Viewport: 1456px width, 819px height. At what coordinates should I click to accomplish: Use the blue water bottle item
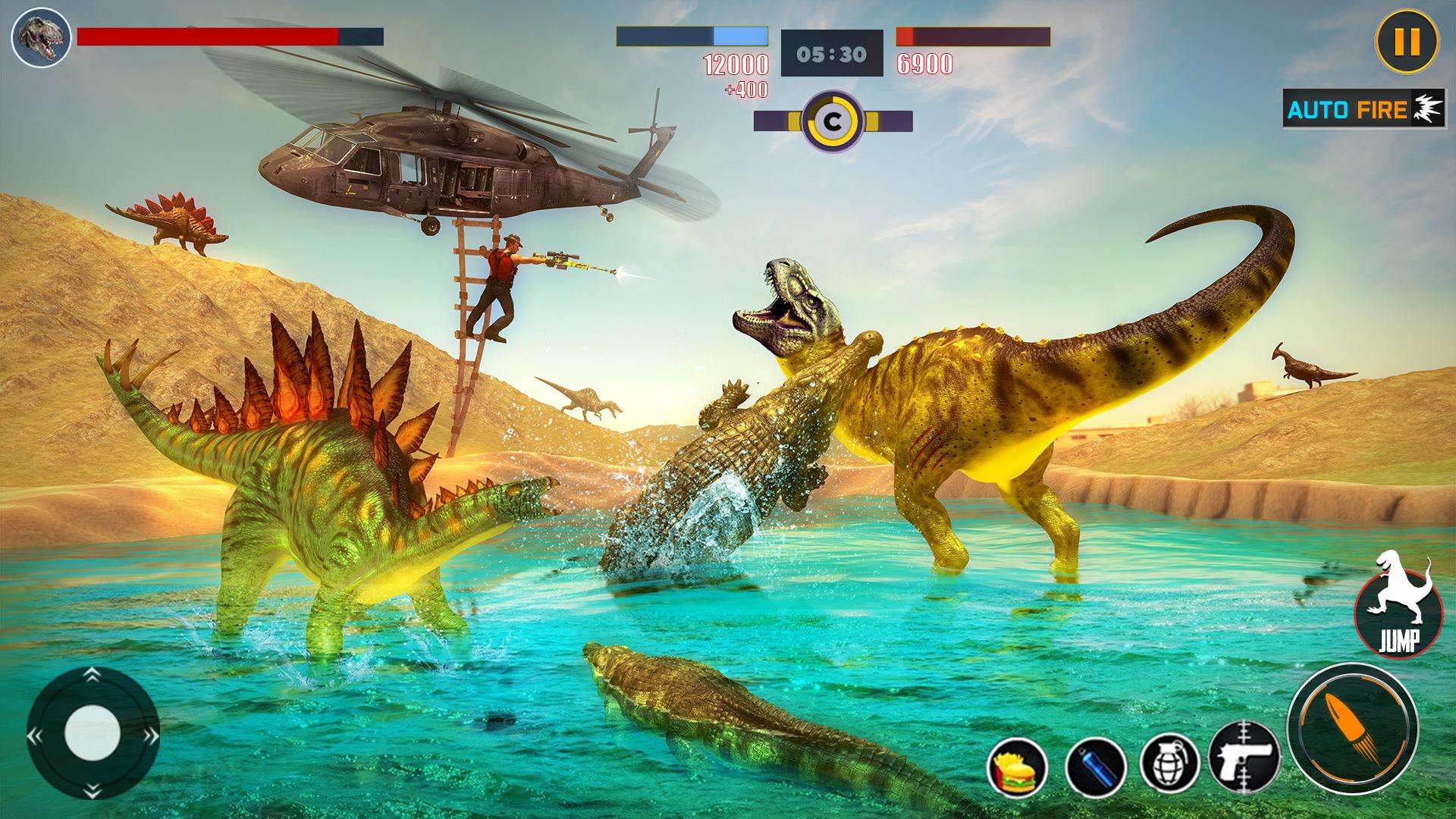(1094, 766)
